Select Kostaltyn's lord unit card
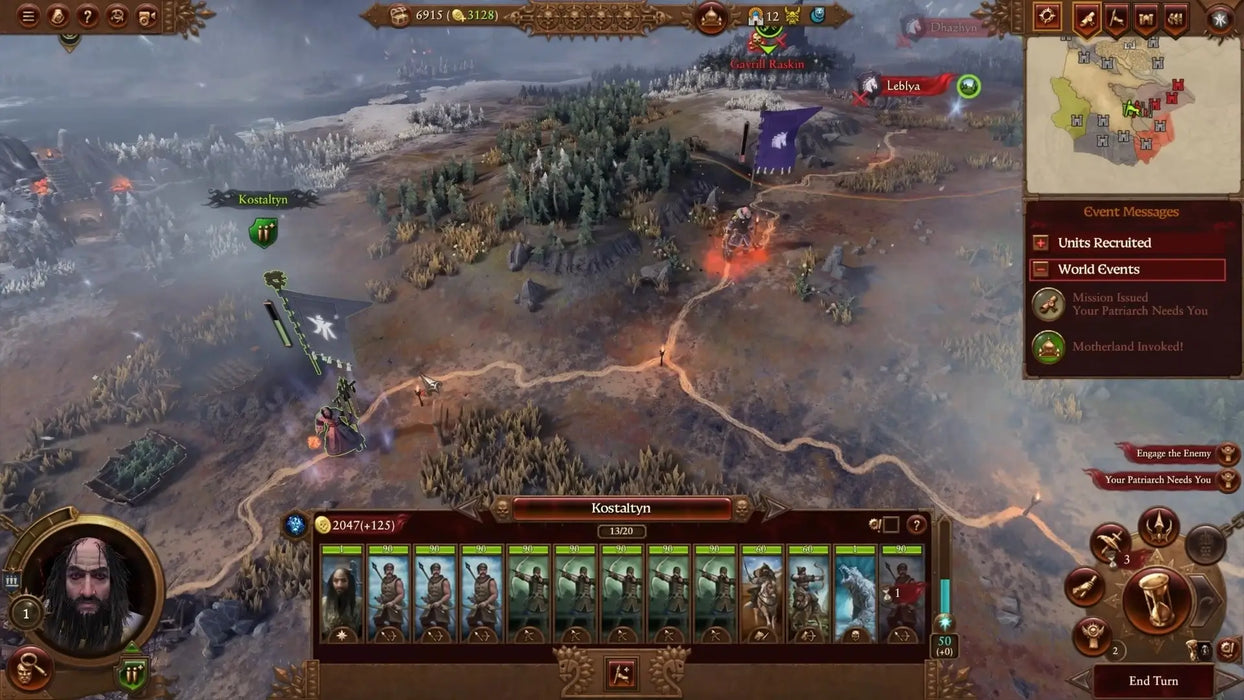1244x700 pixels. [342, 593]
